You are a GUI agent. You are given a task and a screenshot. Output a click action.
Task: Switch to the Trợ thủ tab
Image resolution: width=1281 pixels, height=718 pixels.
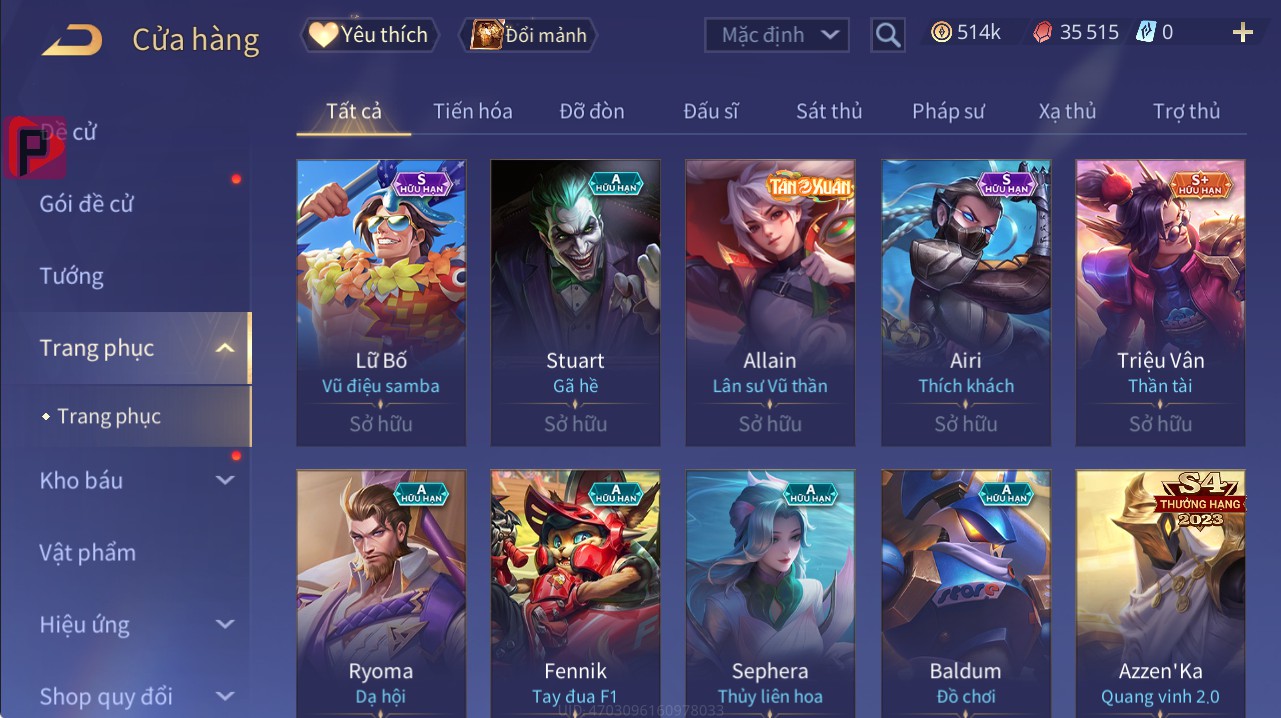pyautogui.click(x=1186, y=111)
